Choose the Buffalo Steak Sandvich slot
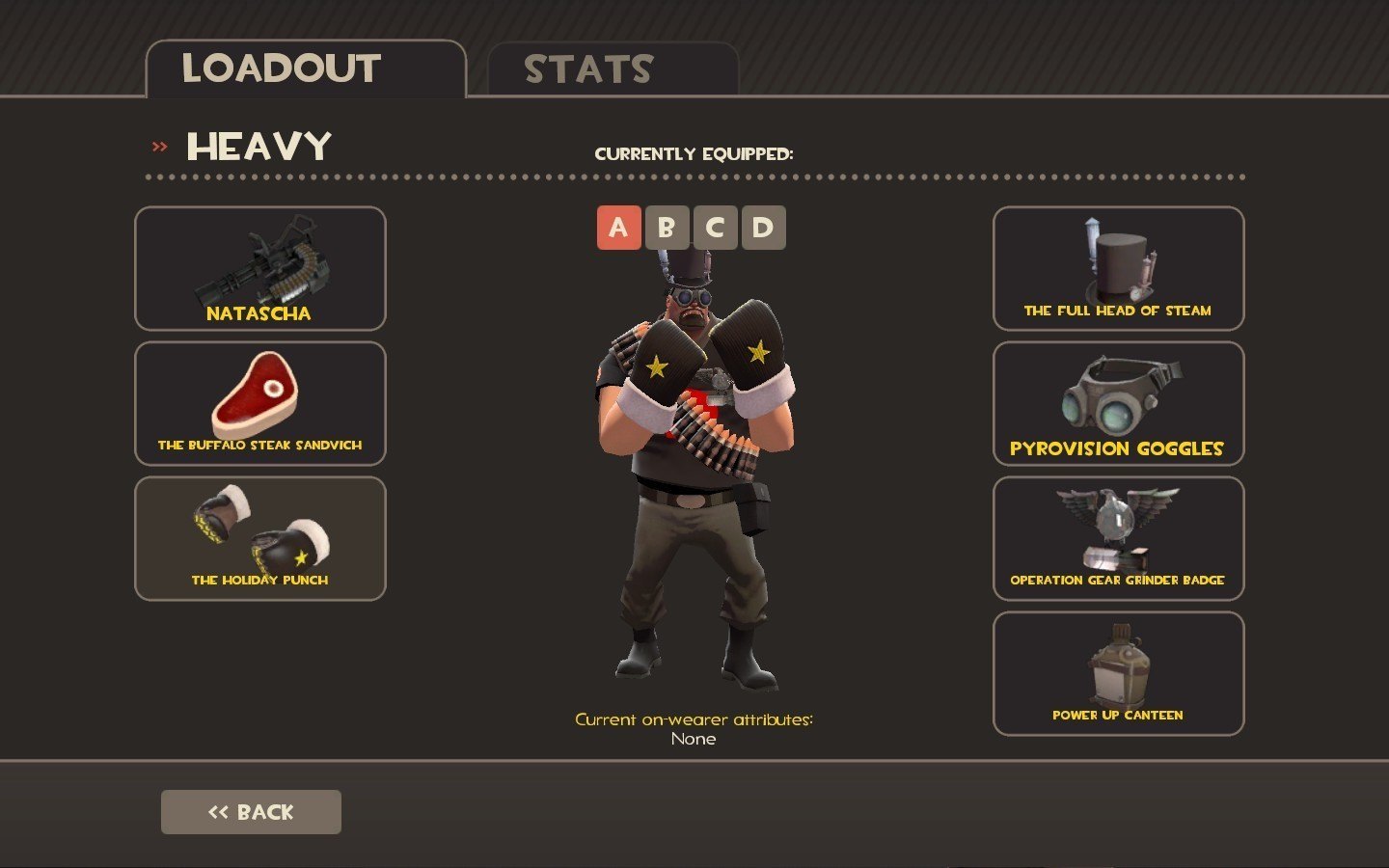Screen dimensions: 1389x868 (x=260, y=404)
